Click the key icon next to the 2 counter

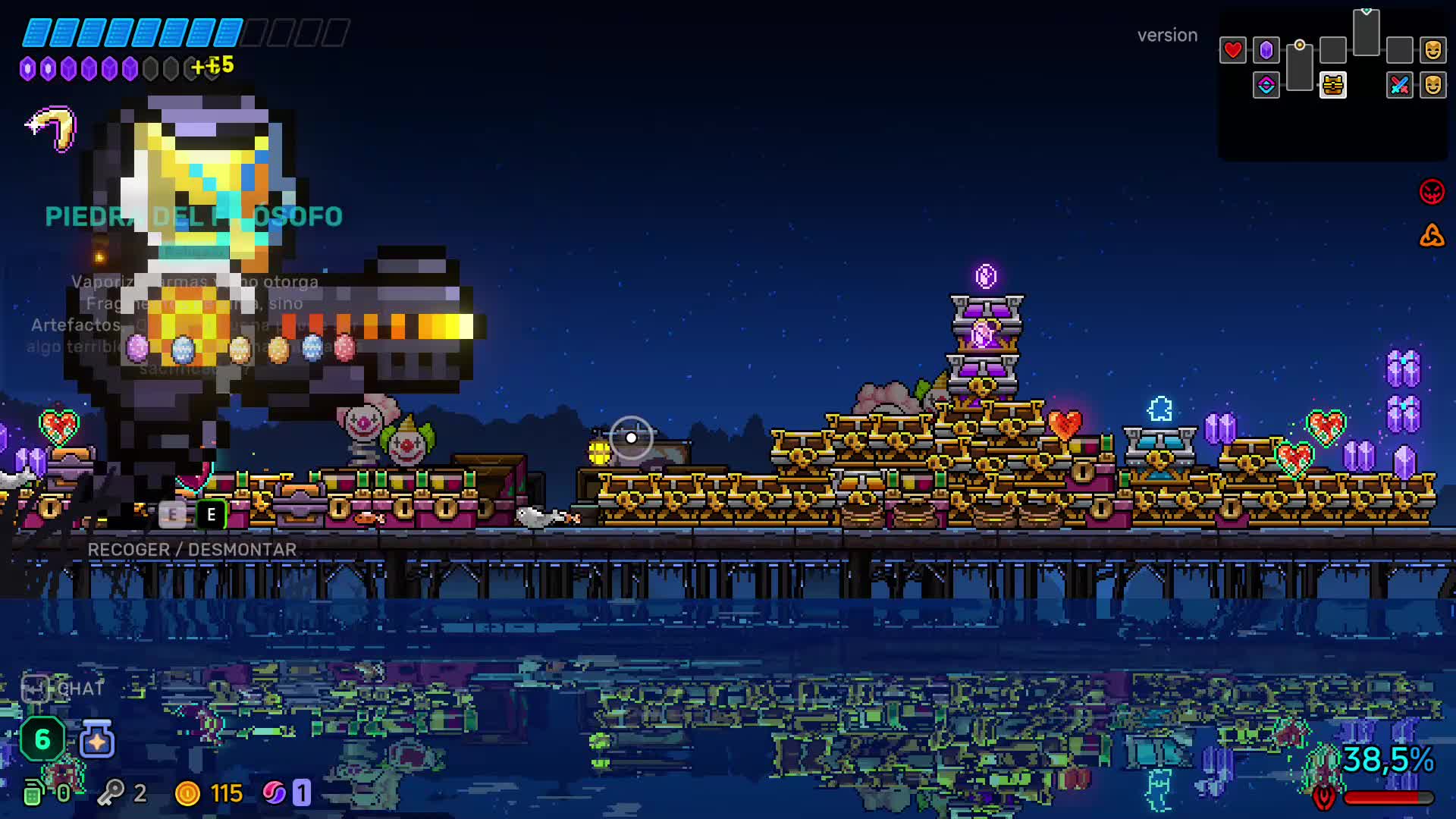point(110,792)
